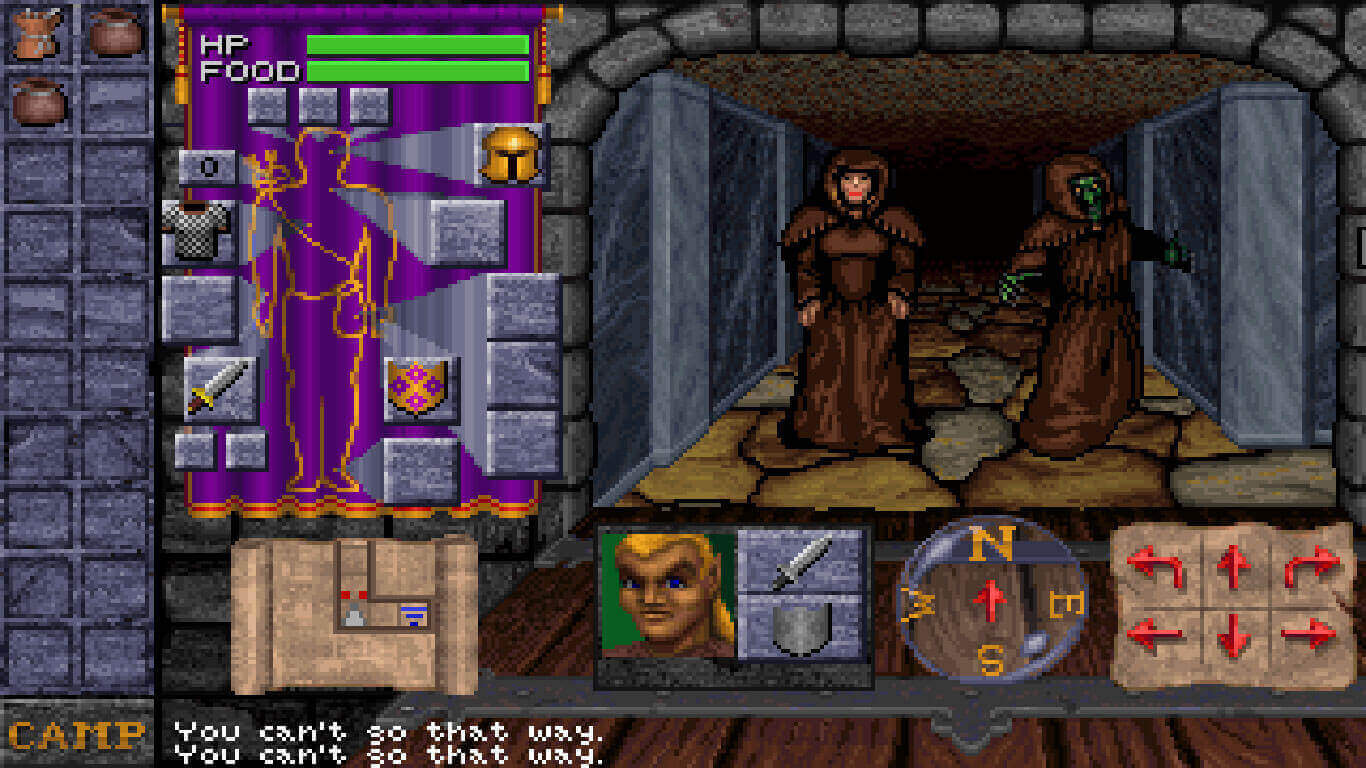
Task: Turn right using the curved right arrow
Action: pos(1309,568)
